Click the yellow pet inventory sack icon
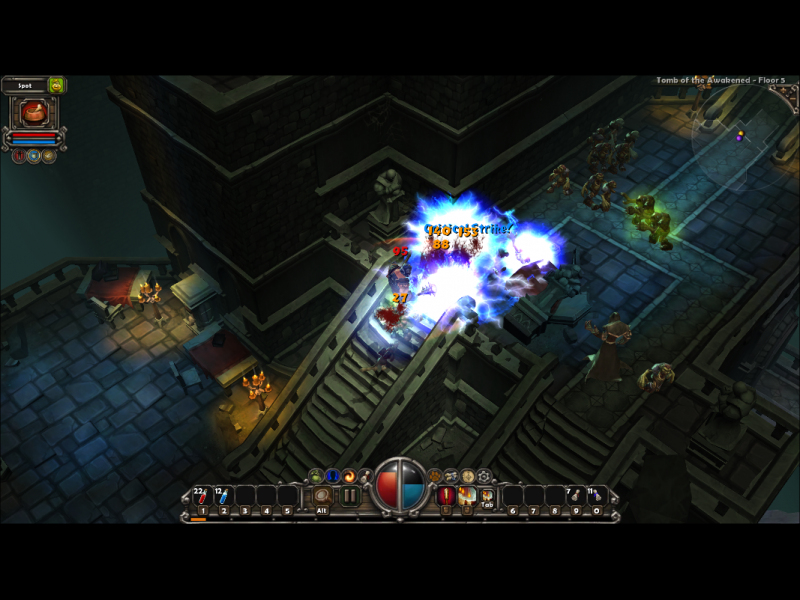Viewport: 800px width, 600px height. click(57, 86)
